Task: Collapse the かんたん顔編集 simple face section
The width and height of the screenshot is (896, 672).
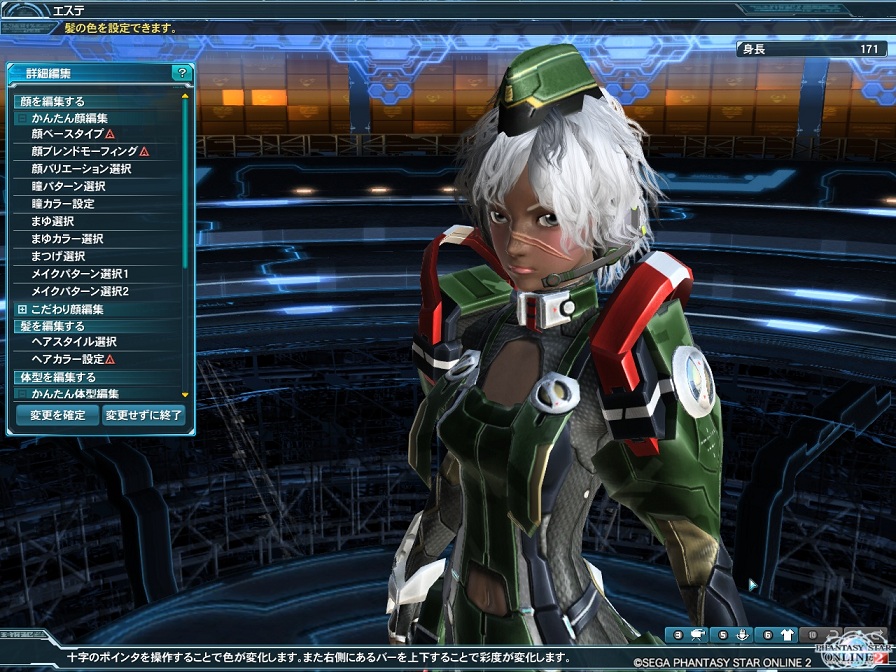Action: pos(22,118)
